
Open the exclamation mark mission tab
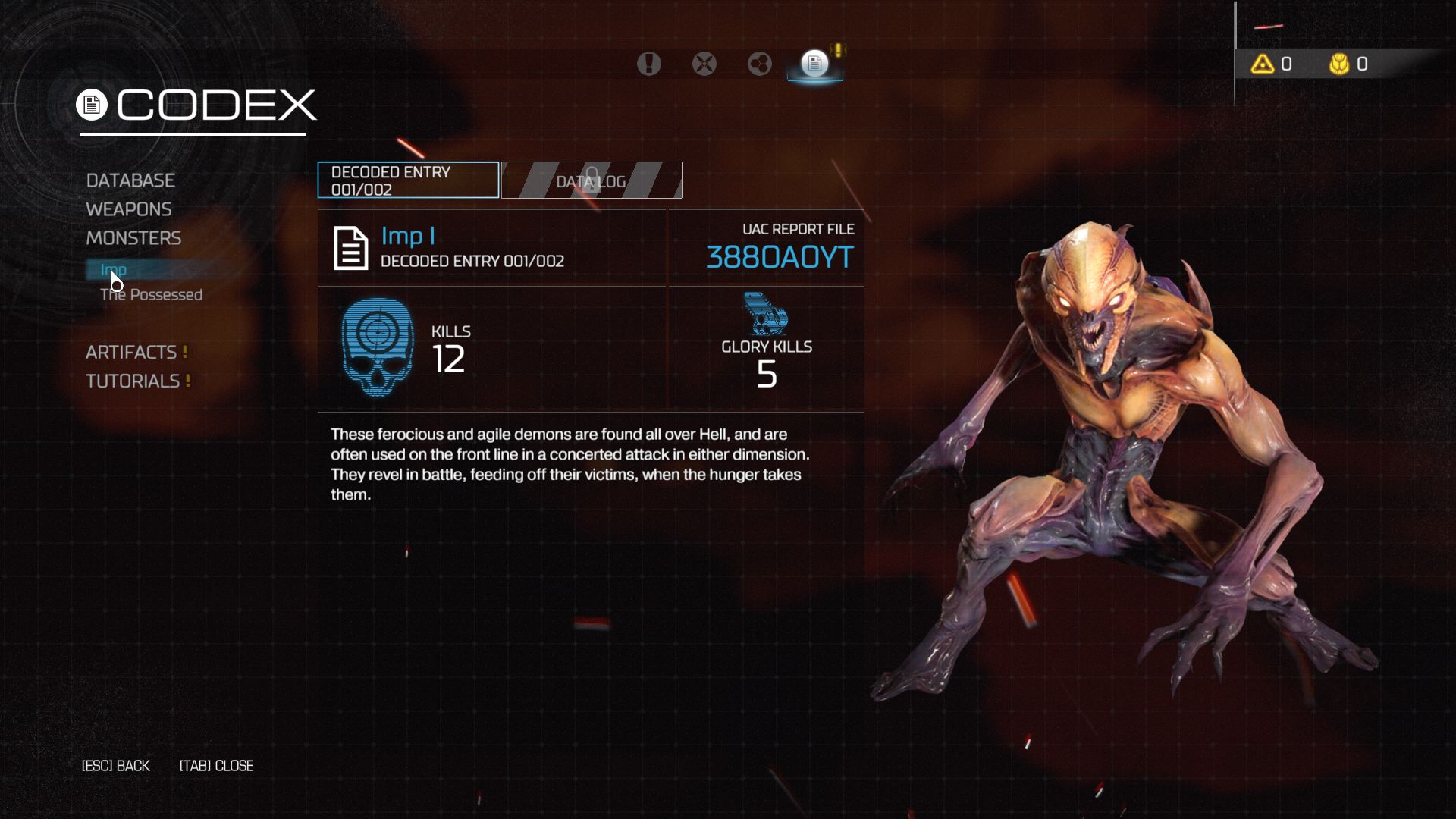coord(648,64)
